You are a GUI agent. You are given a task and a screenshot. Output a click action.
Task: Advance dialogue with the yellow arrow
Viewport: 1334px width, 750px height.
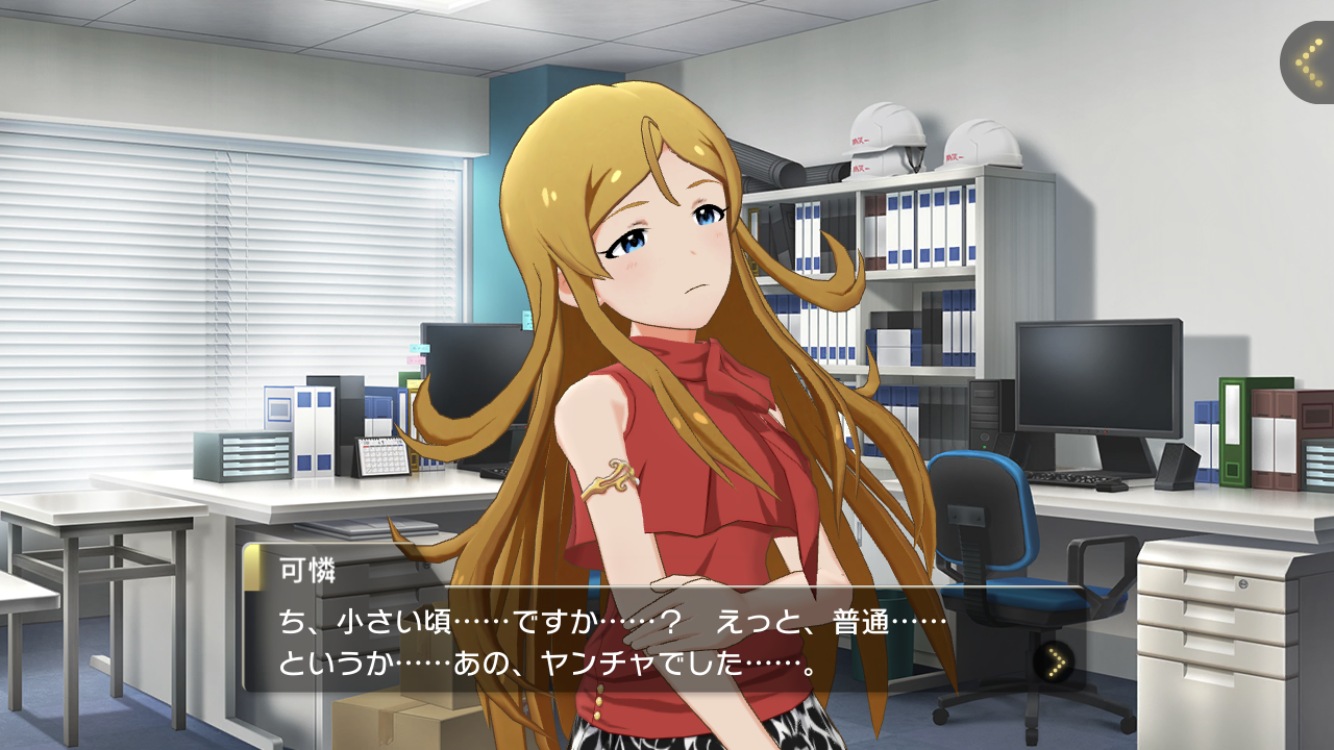point(1053,660)
